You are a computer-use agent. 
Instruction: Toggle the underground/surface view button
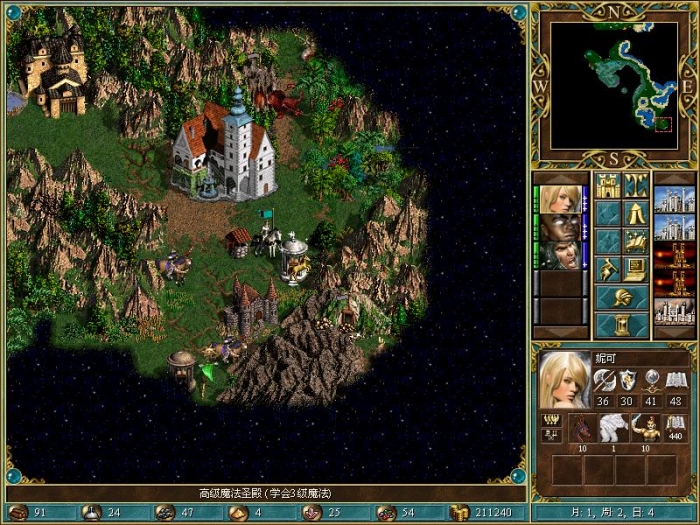click(636, 185)
